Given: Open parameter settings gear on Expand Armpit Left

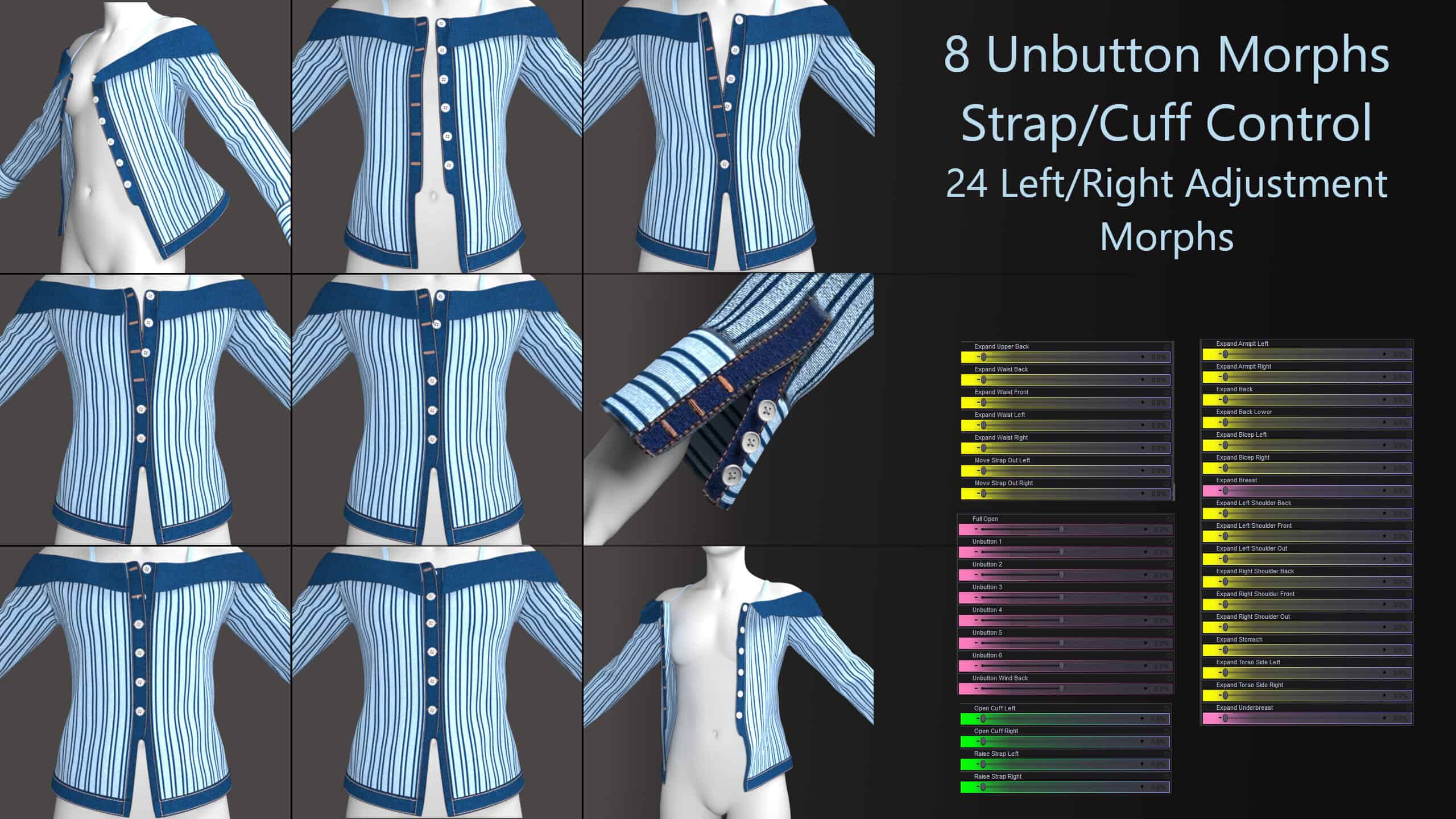Looking at the screenshot, I should point(1407,344).
